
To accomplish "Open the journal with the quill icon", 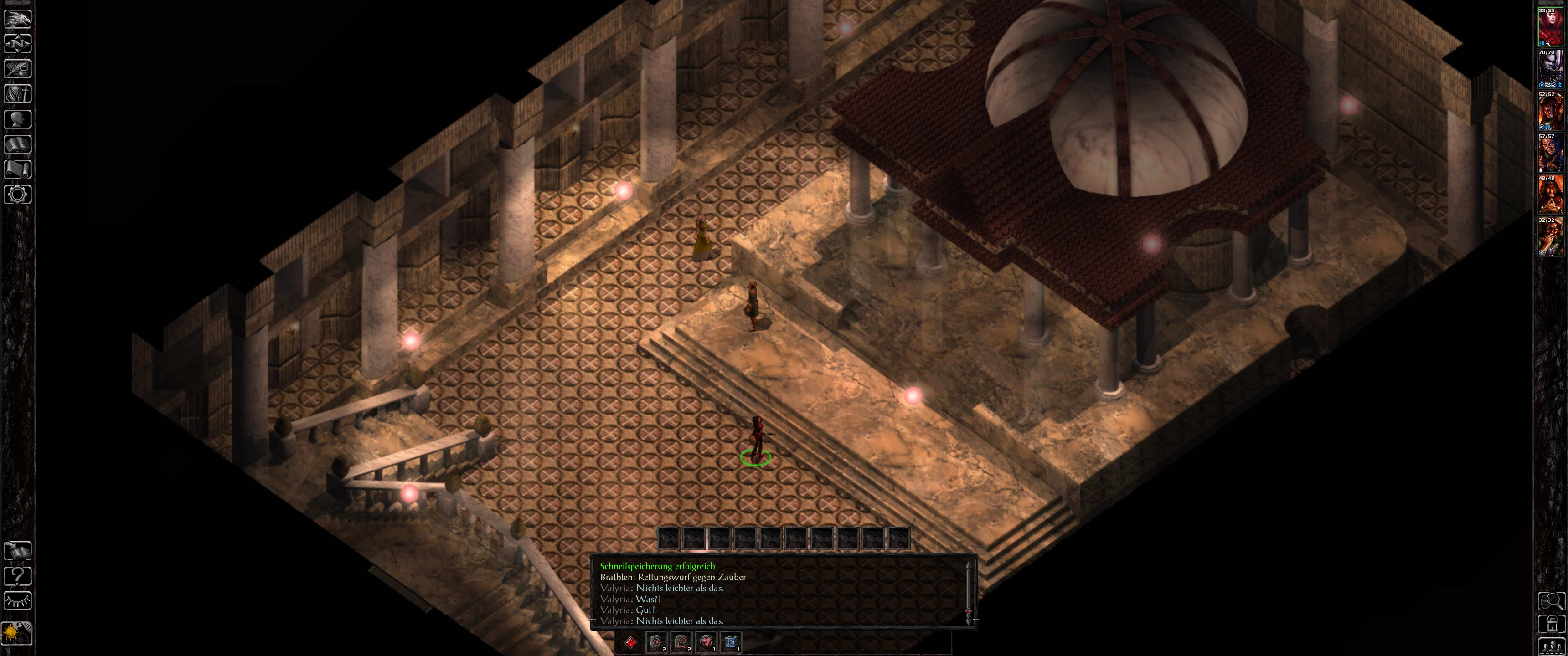I will click(18, 69).
